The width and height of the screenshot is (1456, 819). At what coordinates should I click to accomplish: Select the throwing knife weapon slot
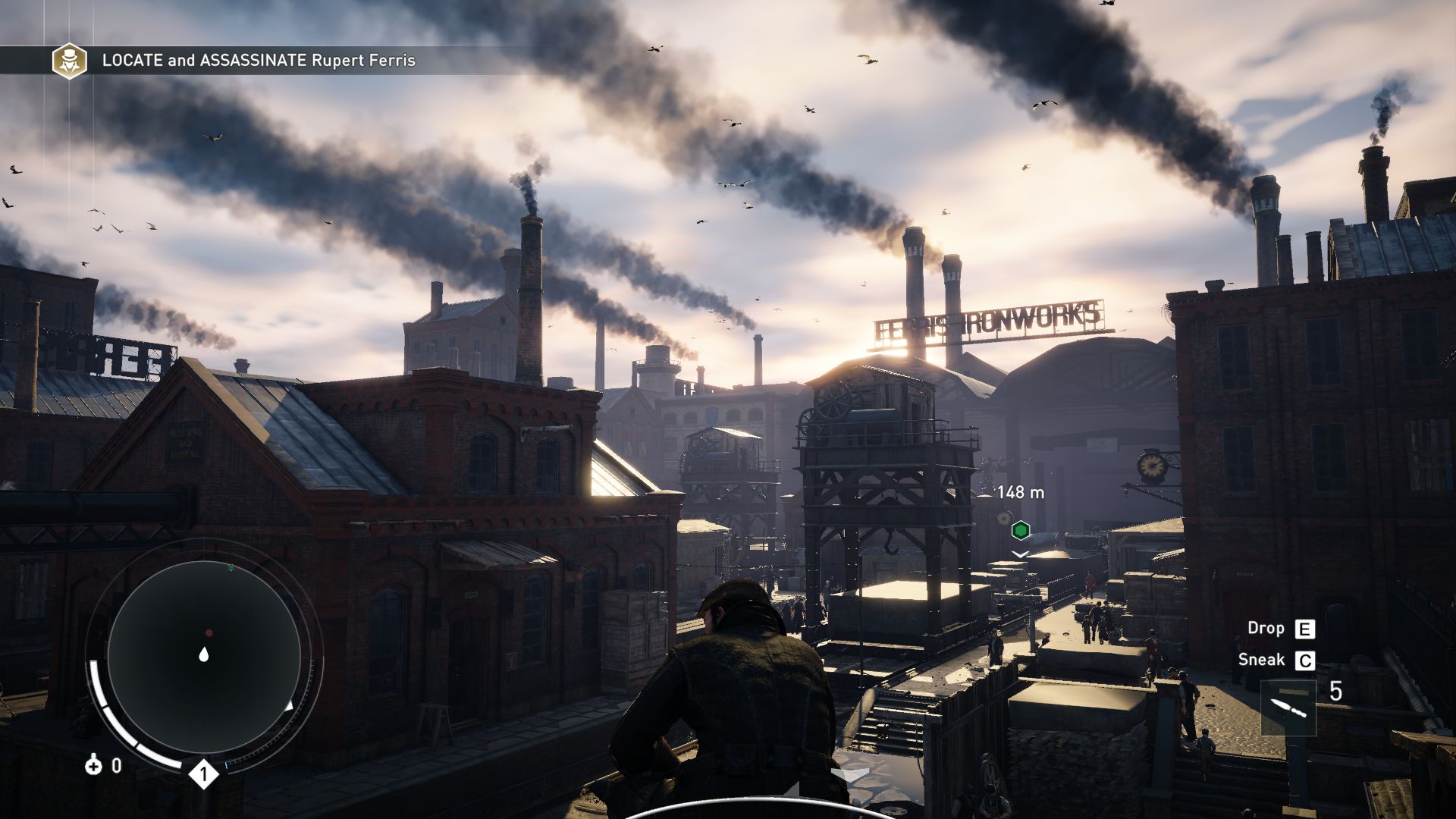[x=1288, y=708]
